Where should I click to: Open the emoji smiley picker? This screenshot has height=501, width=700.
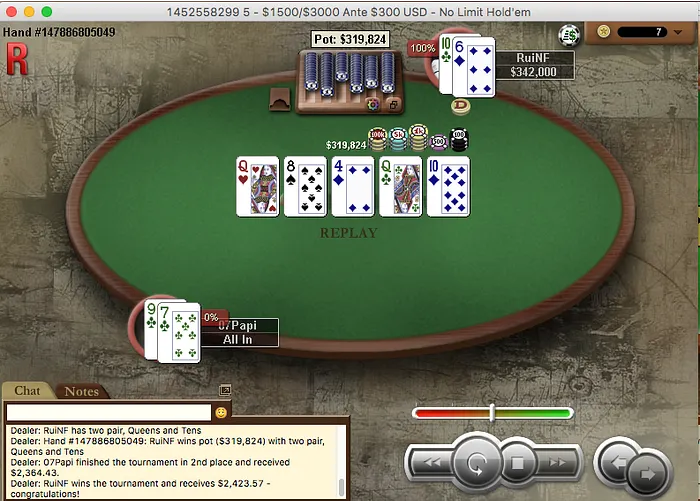click(x=221, y=412)
